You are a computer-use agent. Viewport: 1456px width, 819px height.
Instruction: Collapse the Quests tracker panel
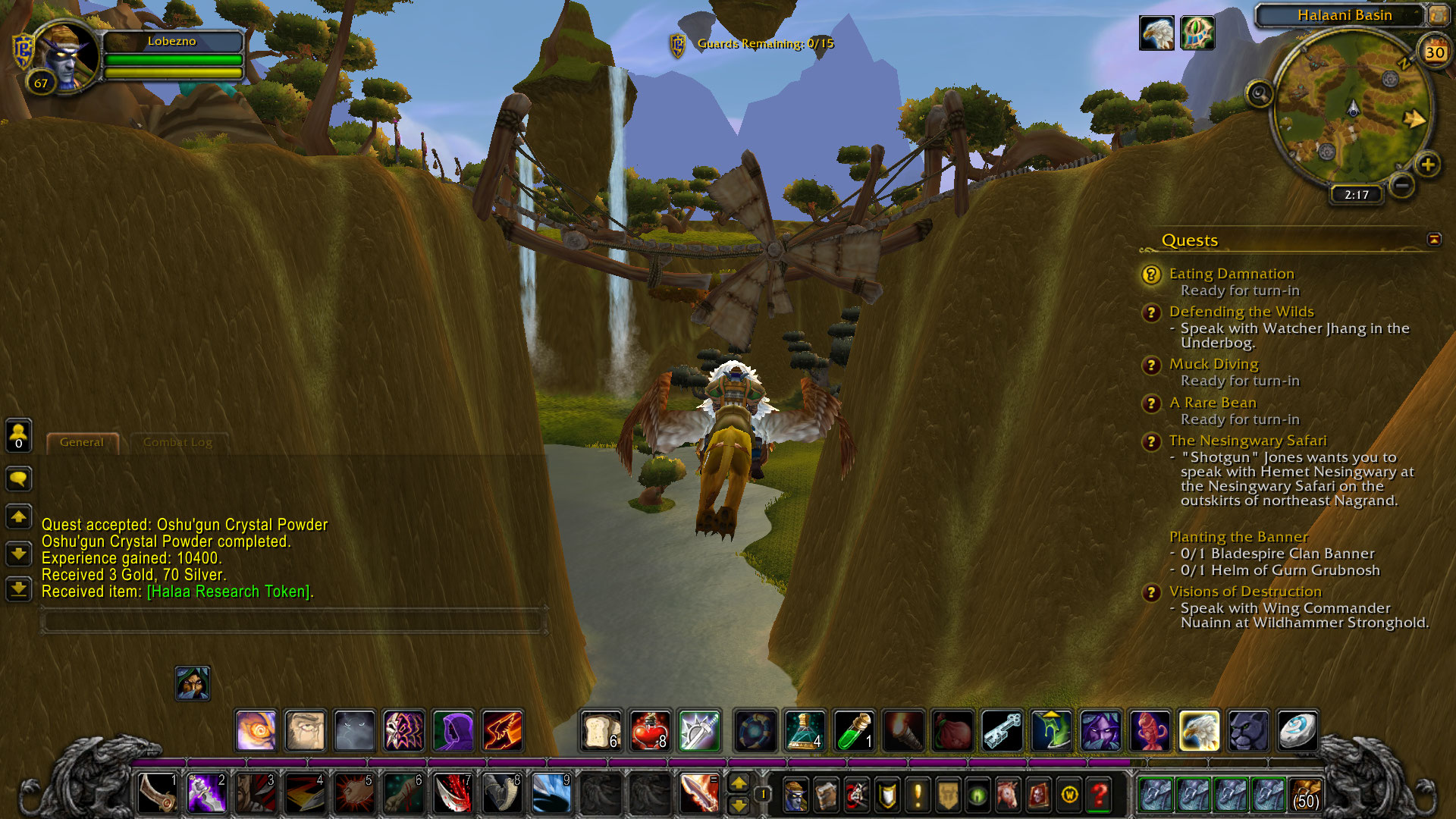click(1433, 240)
